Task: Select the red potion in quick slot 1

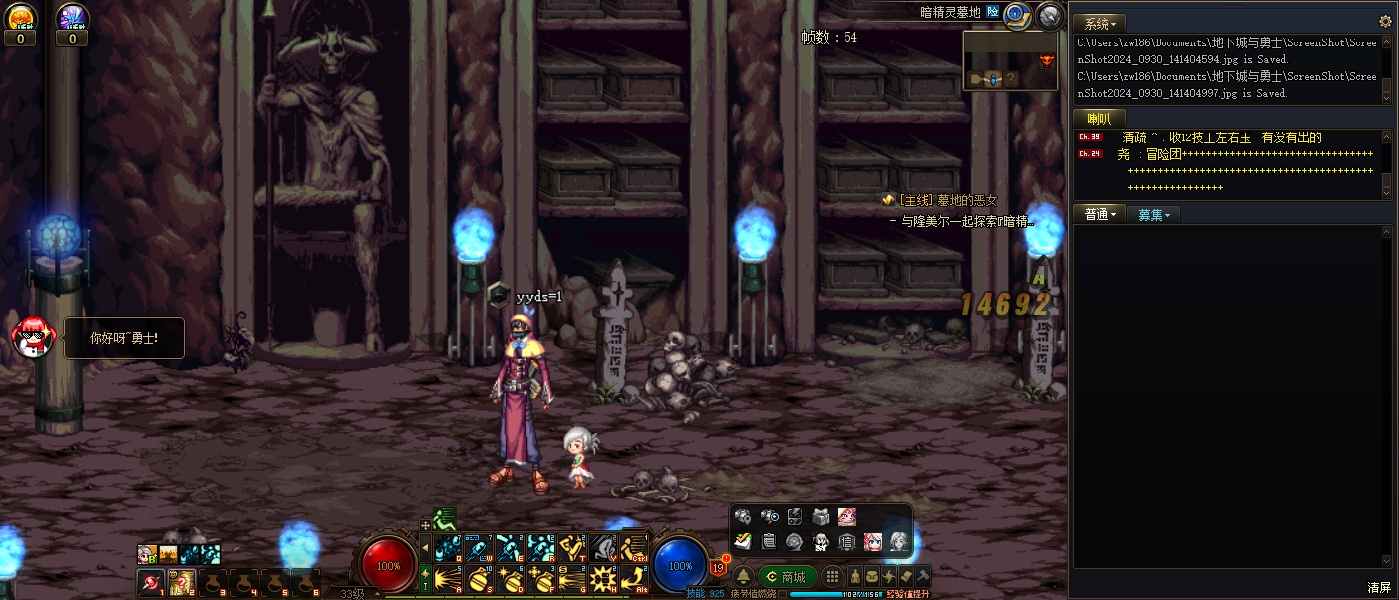Action: 151,582
